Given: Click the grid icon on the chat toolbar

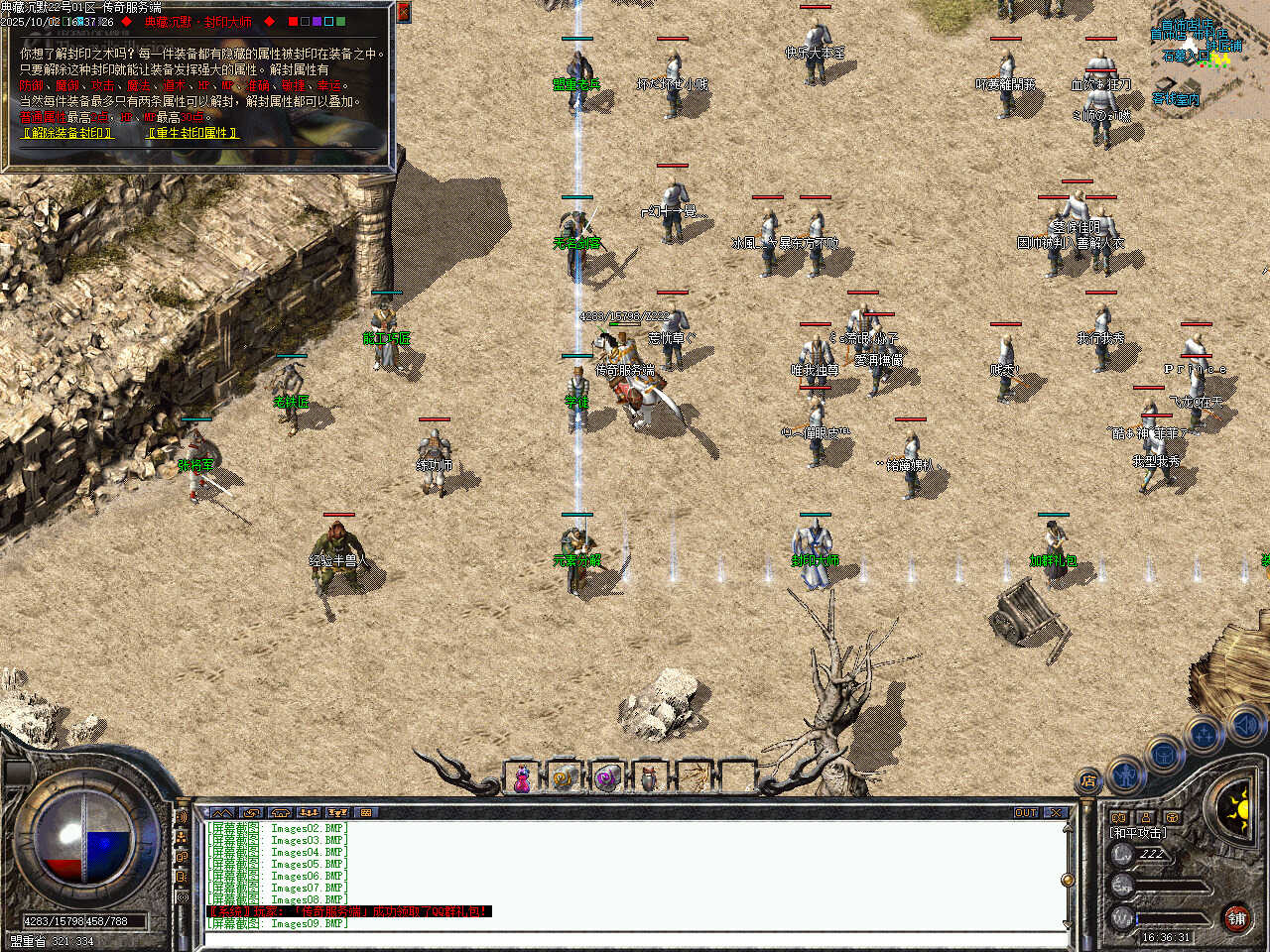Looking at the screenshot, I should (366, 812).
